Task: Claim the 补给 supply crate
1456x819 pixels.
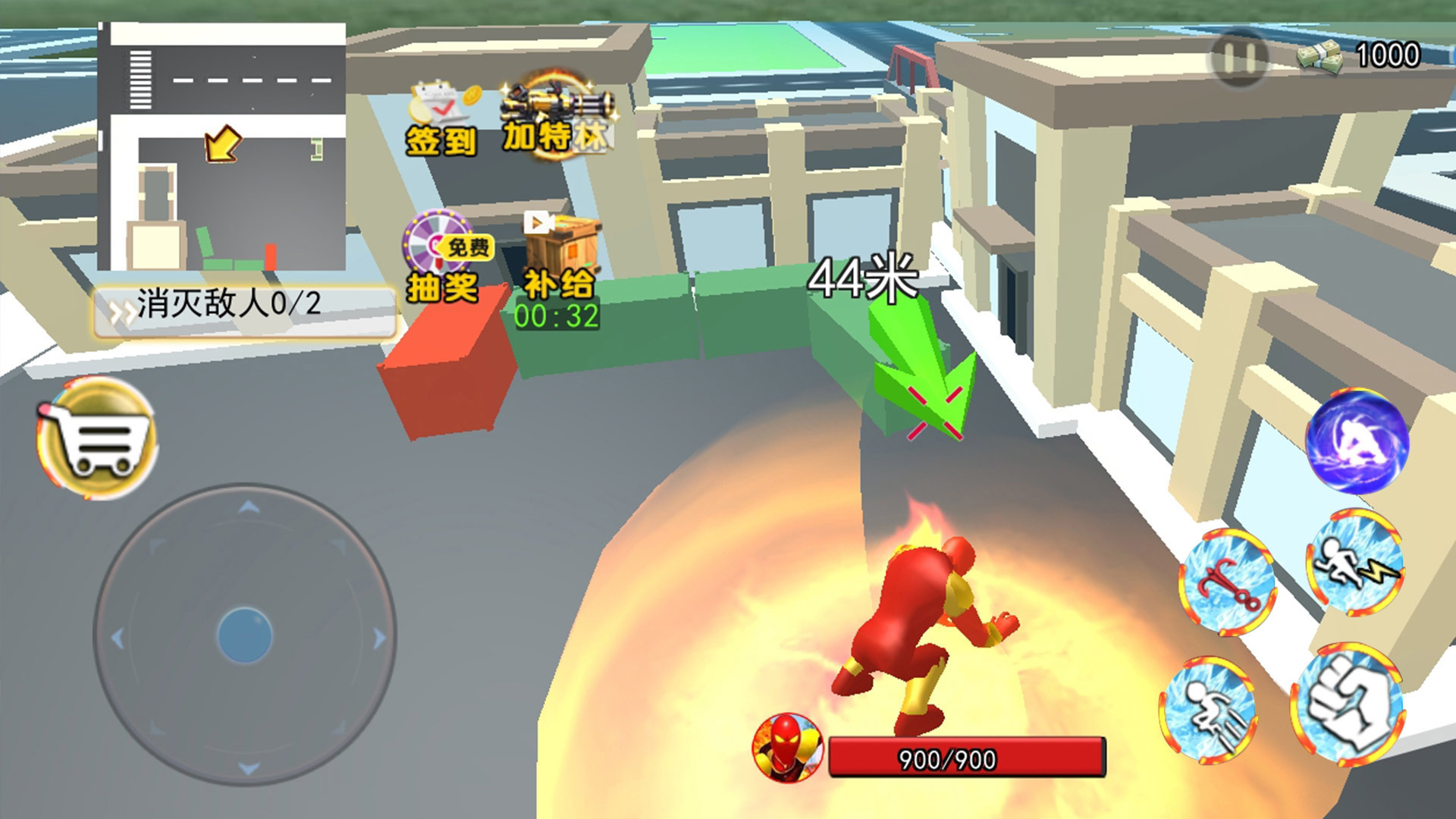Action: pos(560,262)
